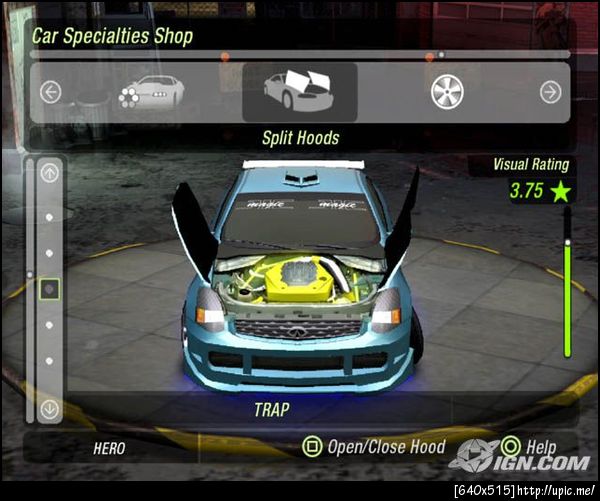Viewport: 600px width, 501px height.
Task: Select the highlighted square hood option
Action: (50, 289)
